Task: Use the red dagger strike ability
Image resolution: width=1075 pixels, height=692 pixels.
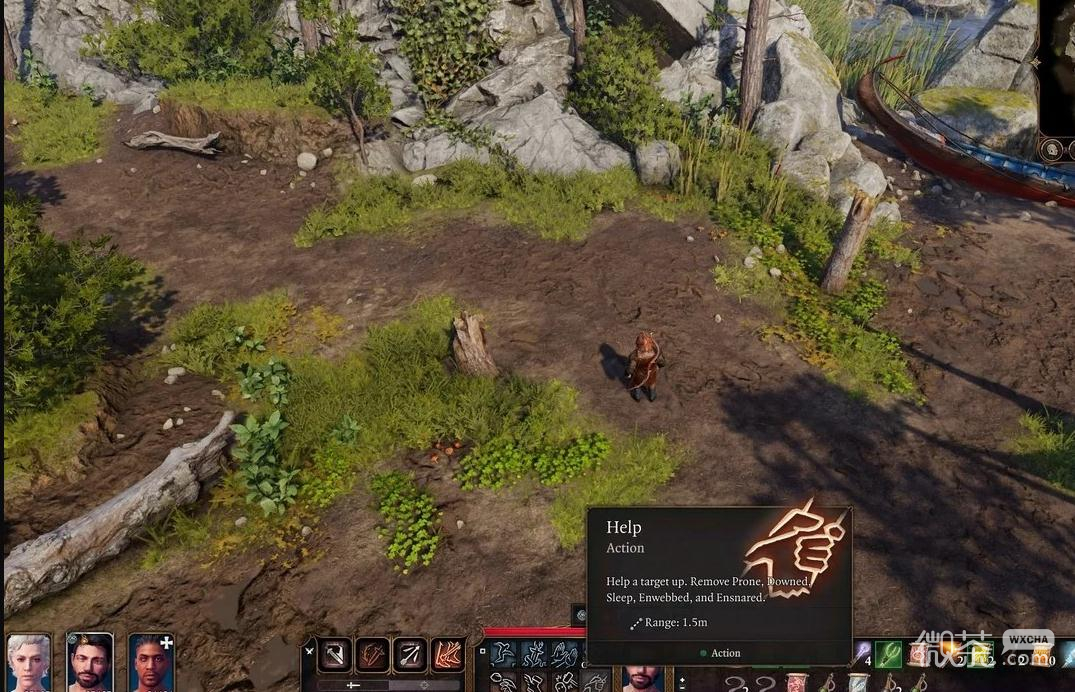Action: pyautogui.click(x=372, y=655)
